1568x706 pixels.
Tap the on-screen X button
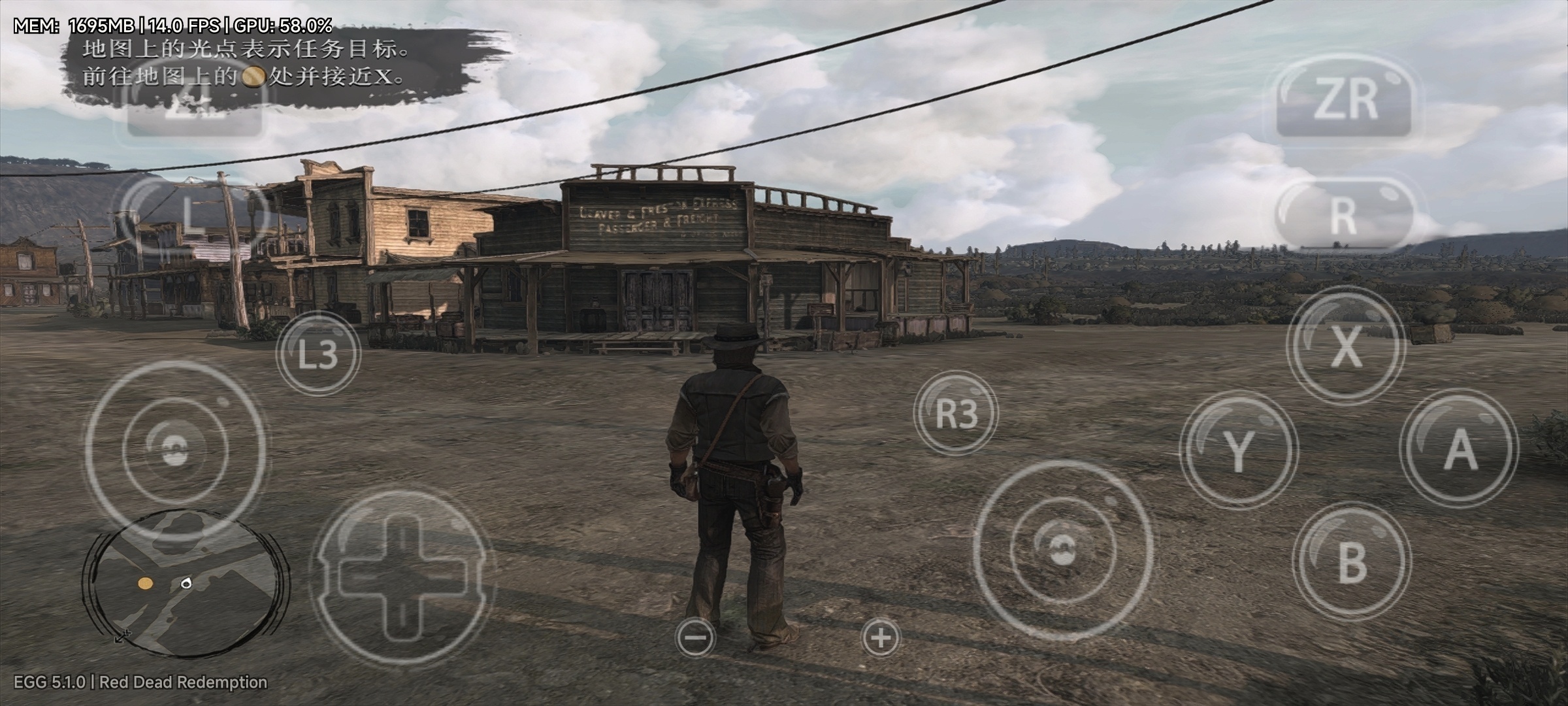pyautogui.click(x=1346, y=345)
